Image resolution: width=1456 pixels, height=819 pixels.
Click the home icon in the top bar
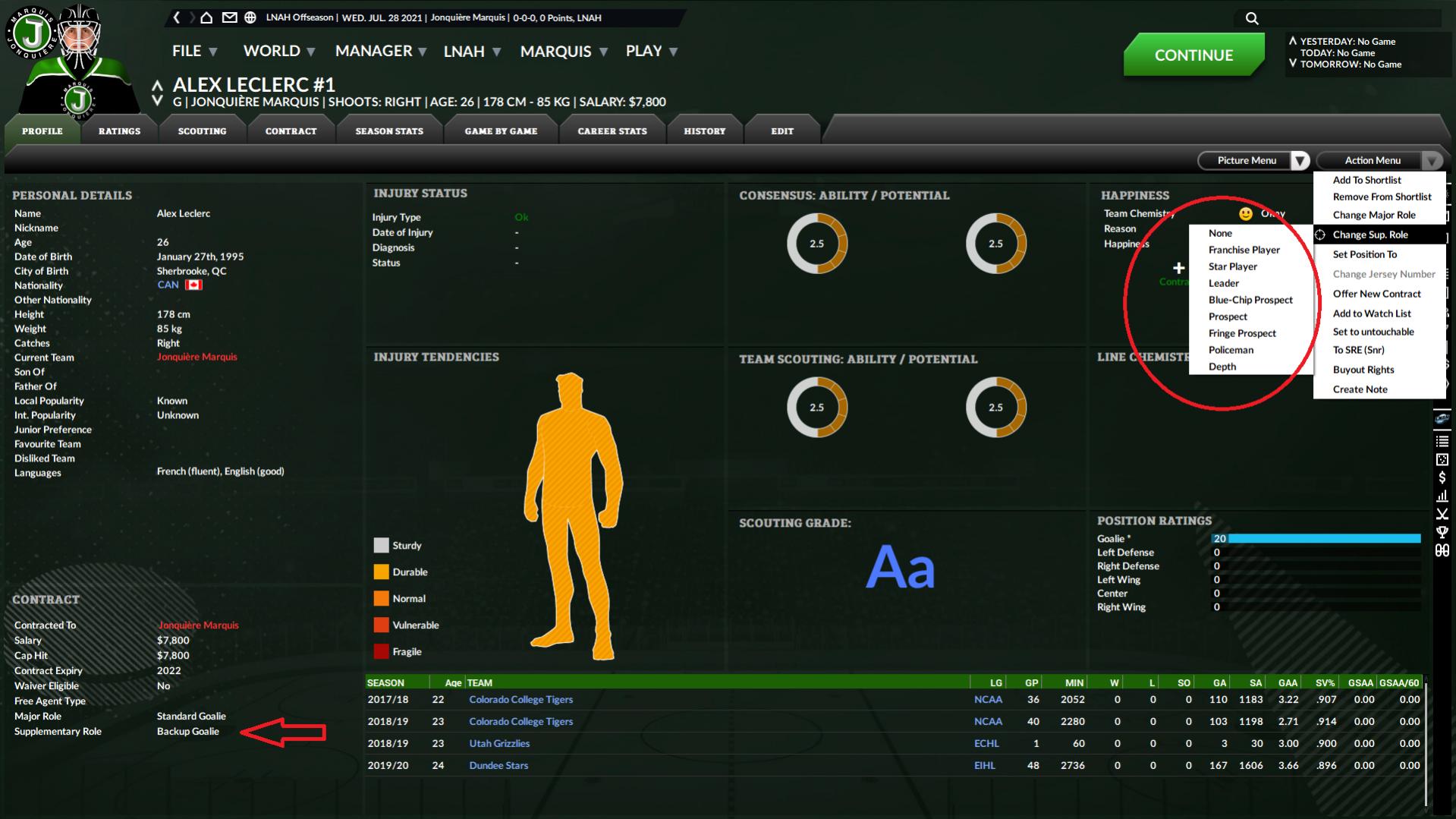pos(206,16)
